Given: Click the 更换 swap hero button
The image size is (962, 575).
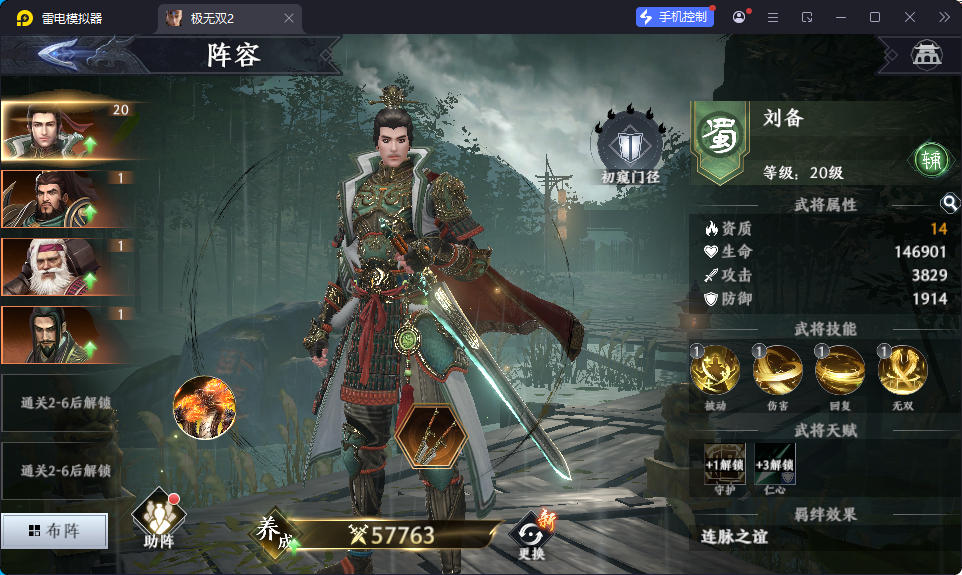Looking at the screenshot, I should coord(531,535).
